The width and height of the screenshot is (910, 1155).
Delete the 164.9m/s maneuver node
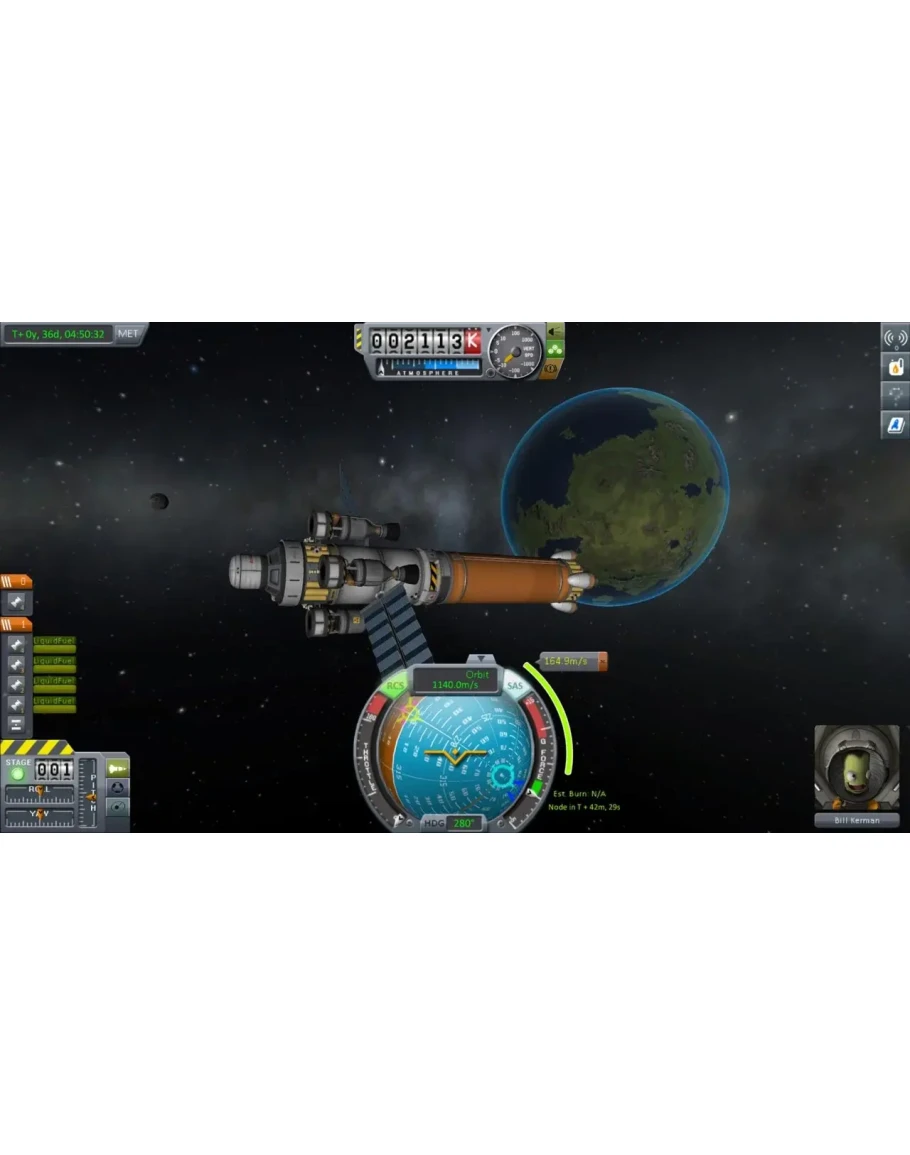603,661
